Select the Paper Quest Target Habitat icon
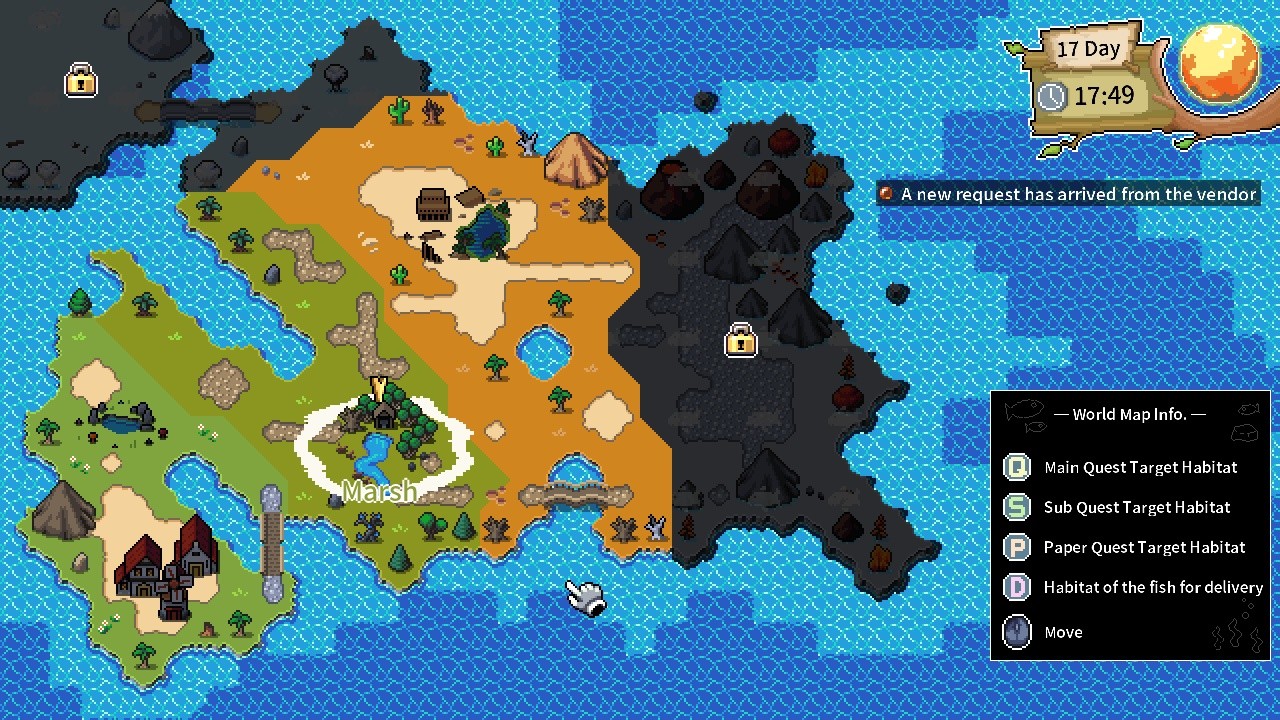The width and height of the screenshot is (1280, 720). pyautogui.click(x=1017, y=547)
